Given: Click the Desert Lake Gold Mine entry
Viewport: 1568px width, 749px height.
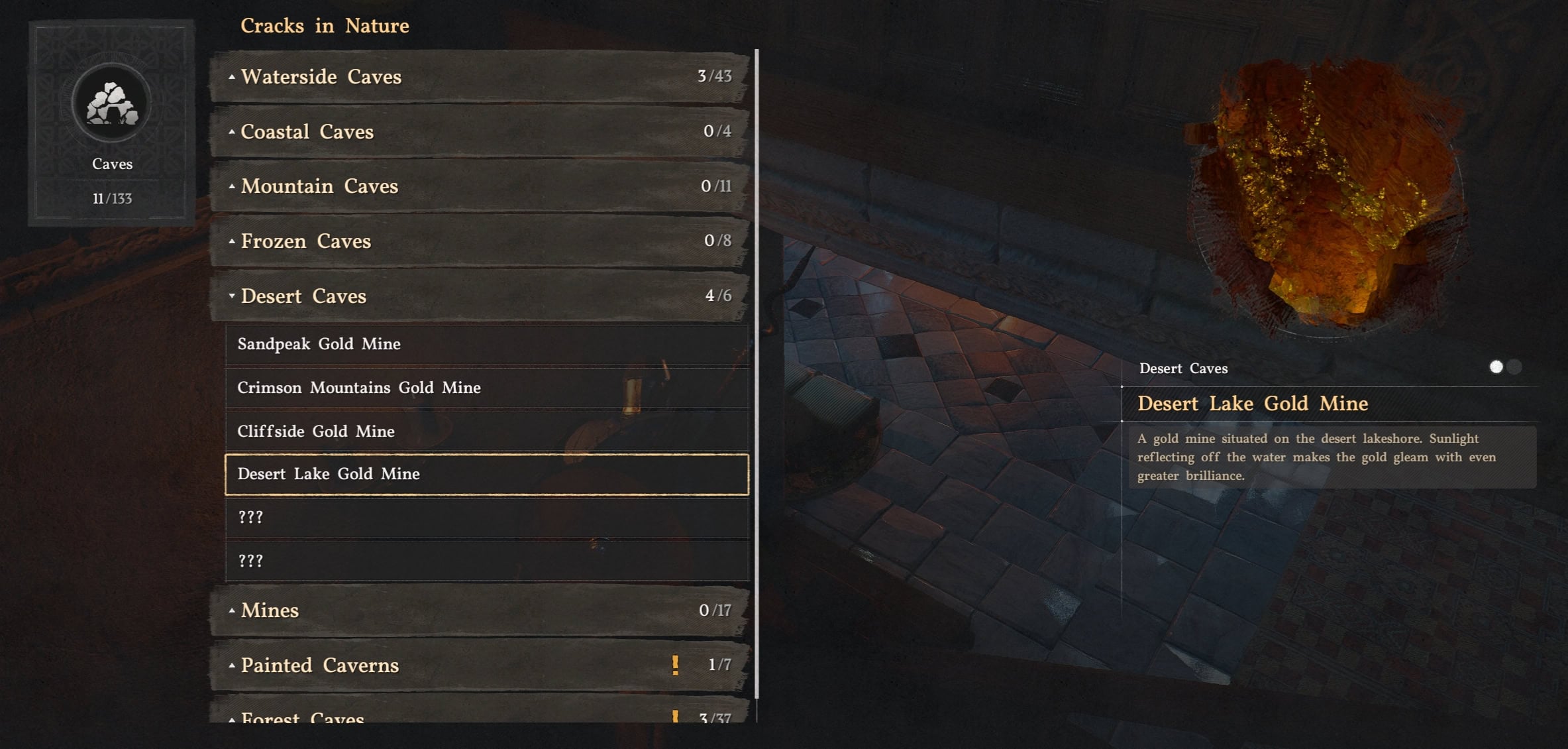Looking at the screenshot, I should click(486, 474).
